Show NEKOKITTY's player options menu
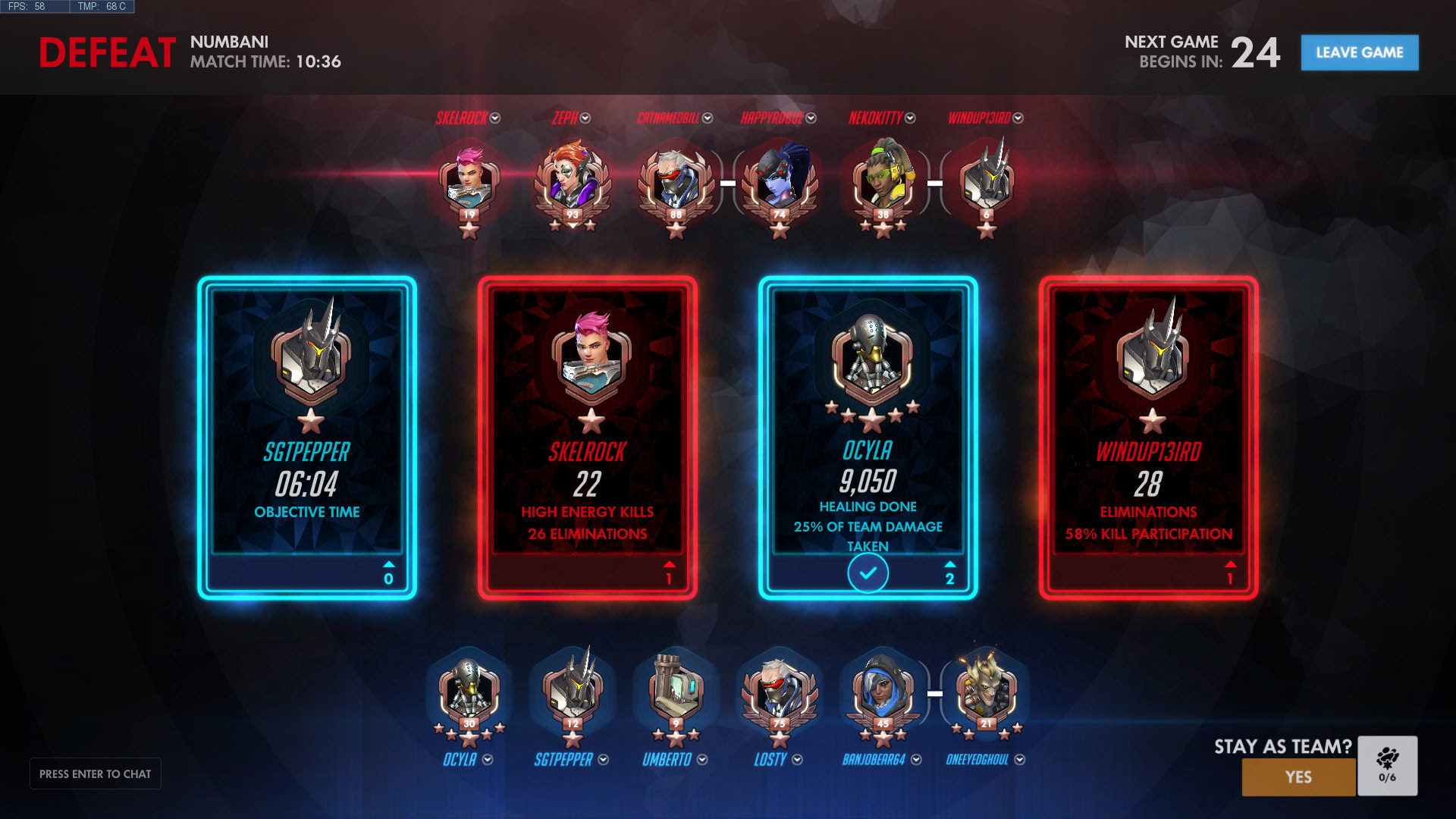 [x=911, y=118]
